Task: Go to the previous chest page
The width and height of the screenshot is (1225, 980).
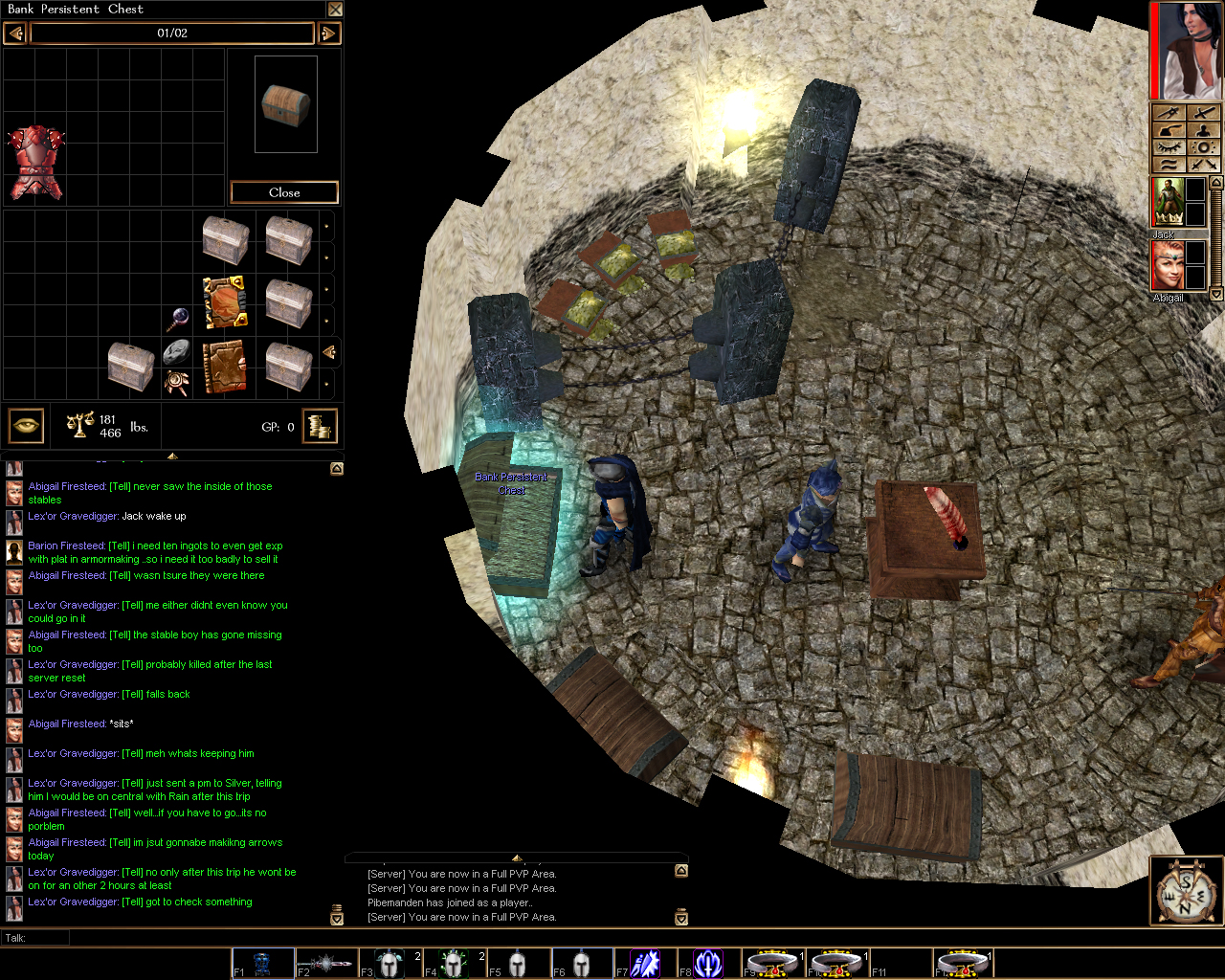Action: click(14, 33)
